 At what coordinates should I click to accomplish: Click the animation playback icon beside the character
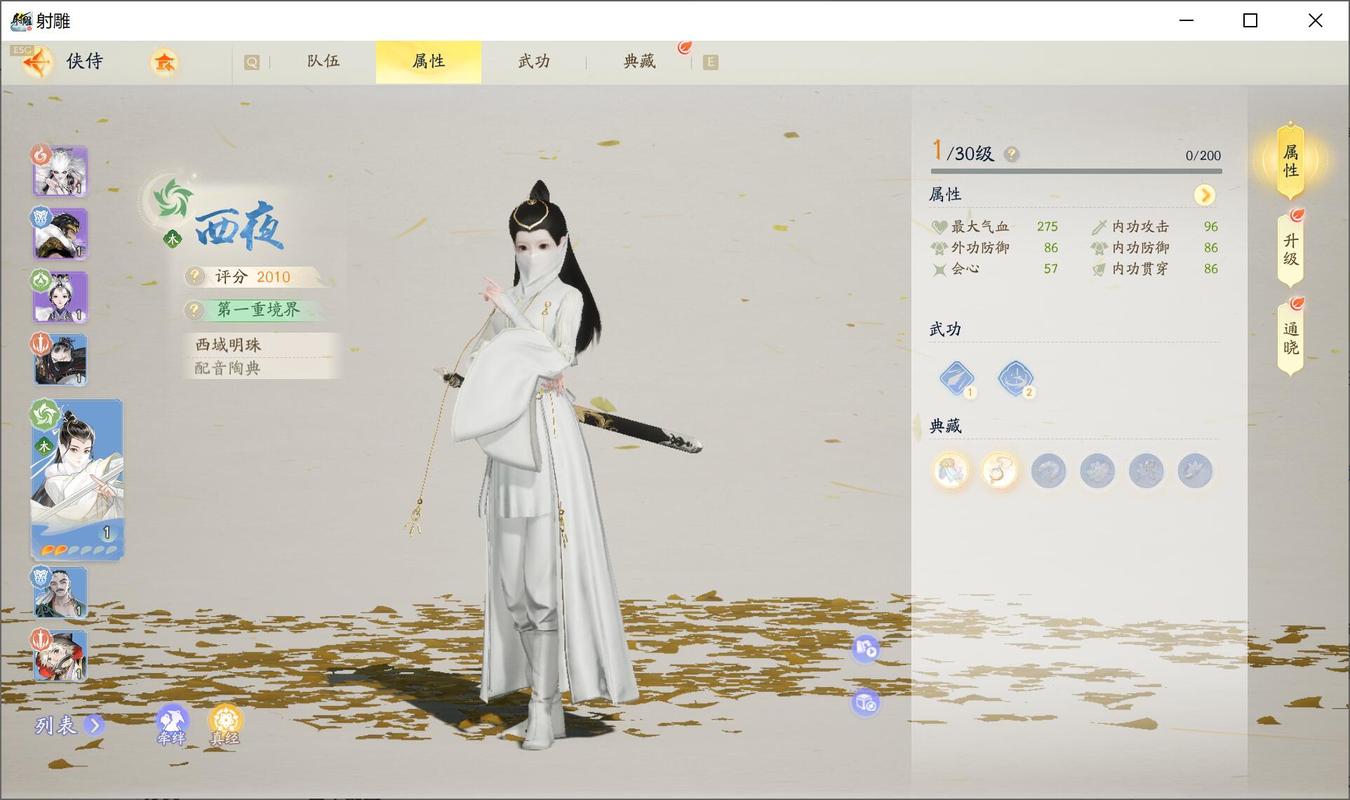tap(866, 650)
